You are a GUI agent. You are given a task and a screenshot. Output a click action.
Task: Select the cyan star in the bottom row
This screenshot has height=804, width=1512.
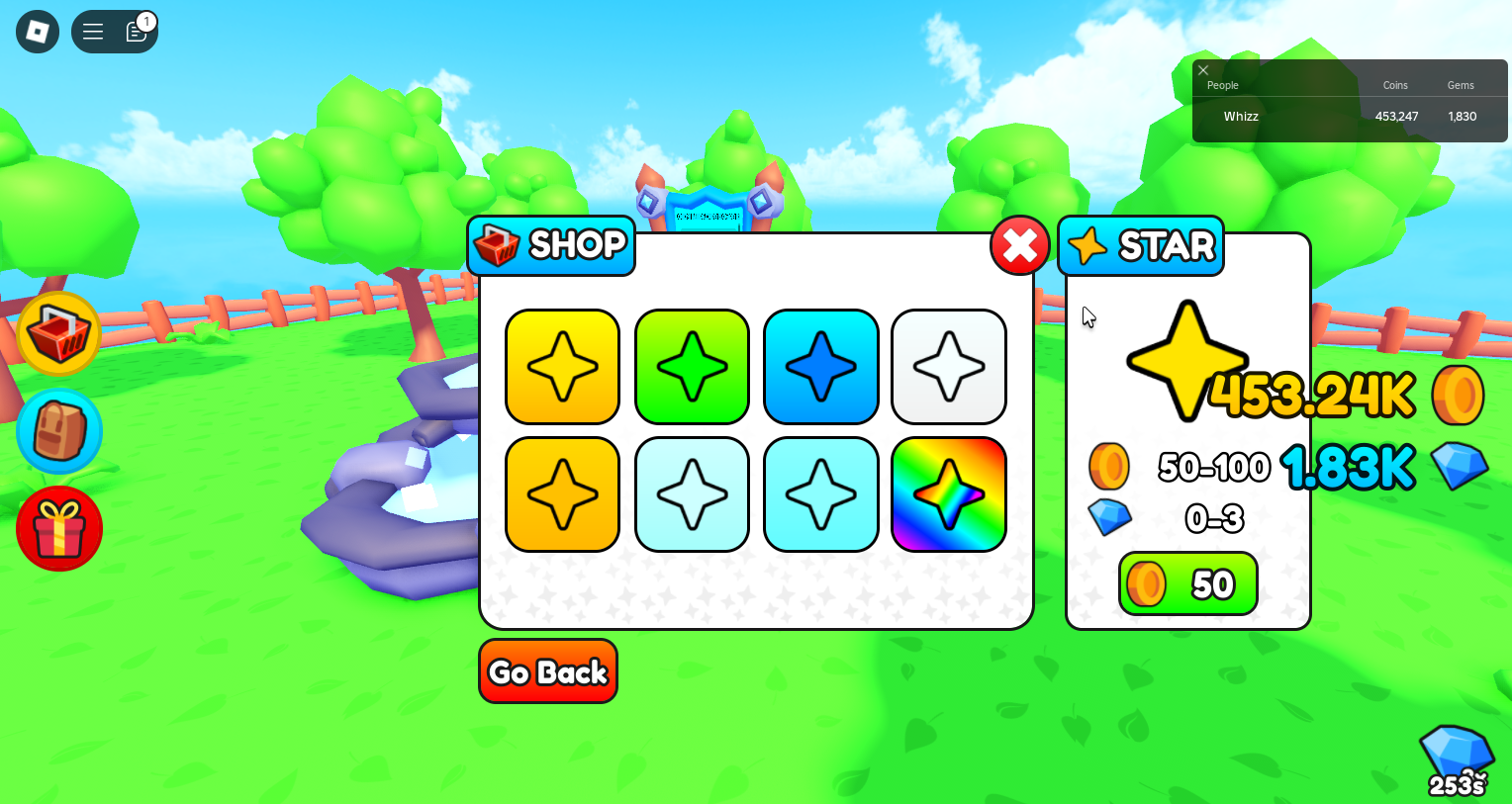(820, 494)
